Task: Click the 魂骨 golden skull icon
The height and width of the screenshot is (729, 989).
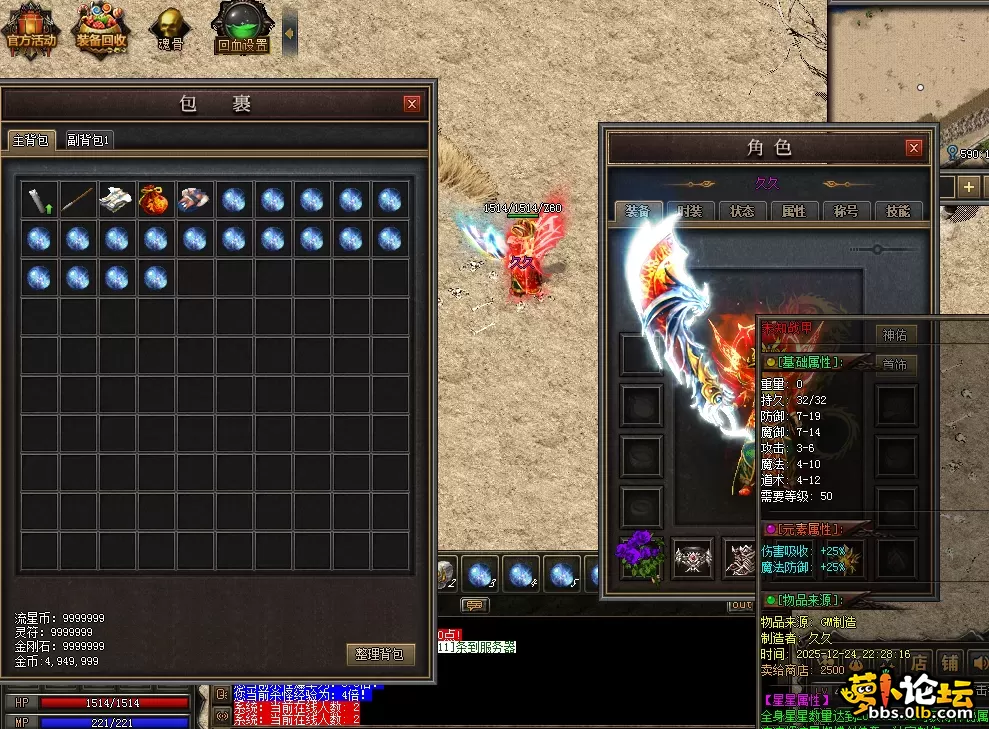Action: (x=171, y=29)
